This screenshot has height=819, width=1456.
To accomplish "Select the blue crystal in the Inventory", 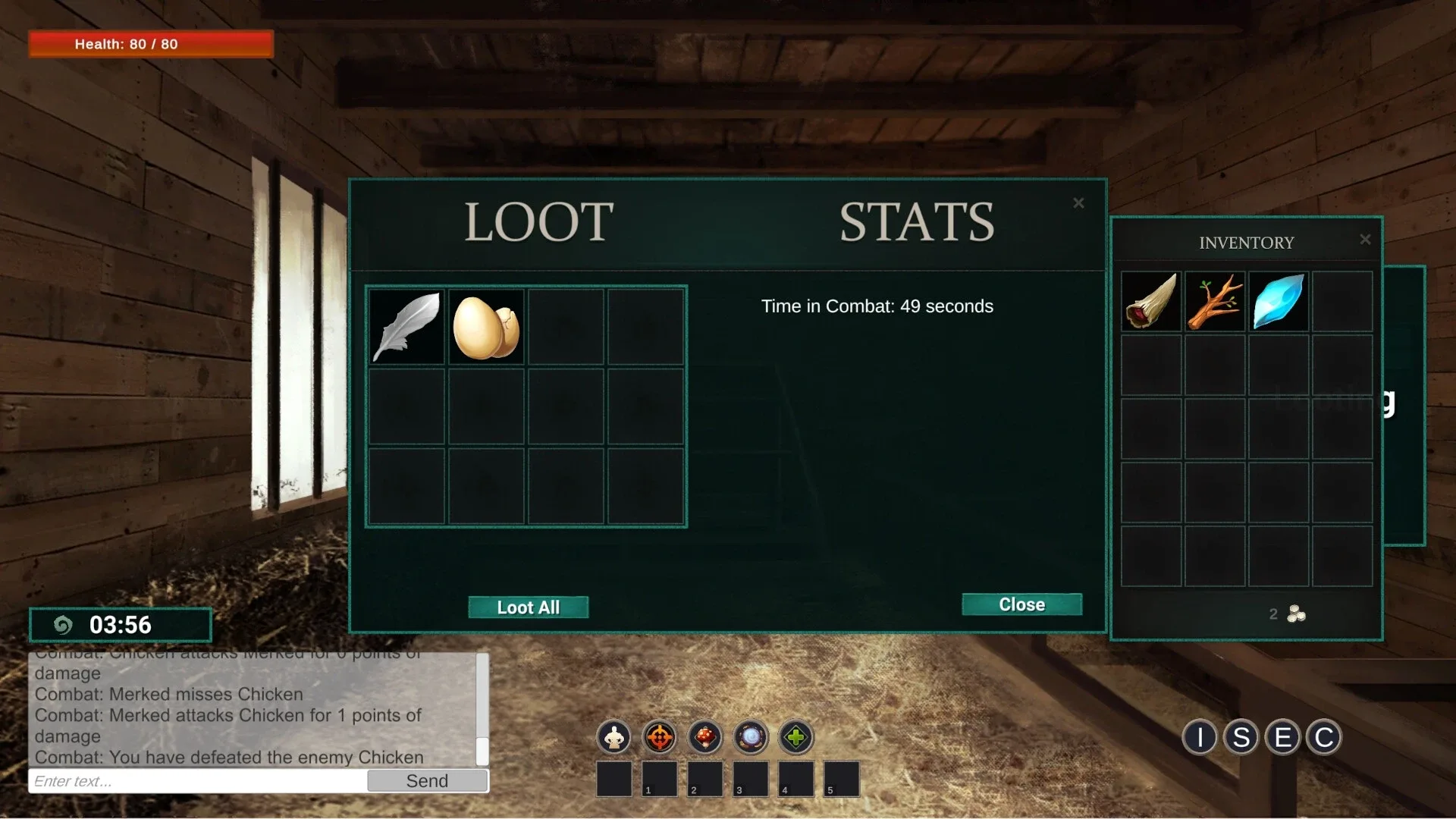I will tap(1279, 301).
